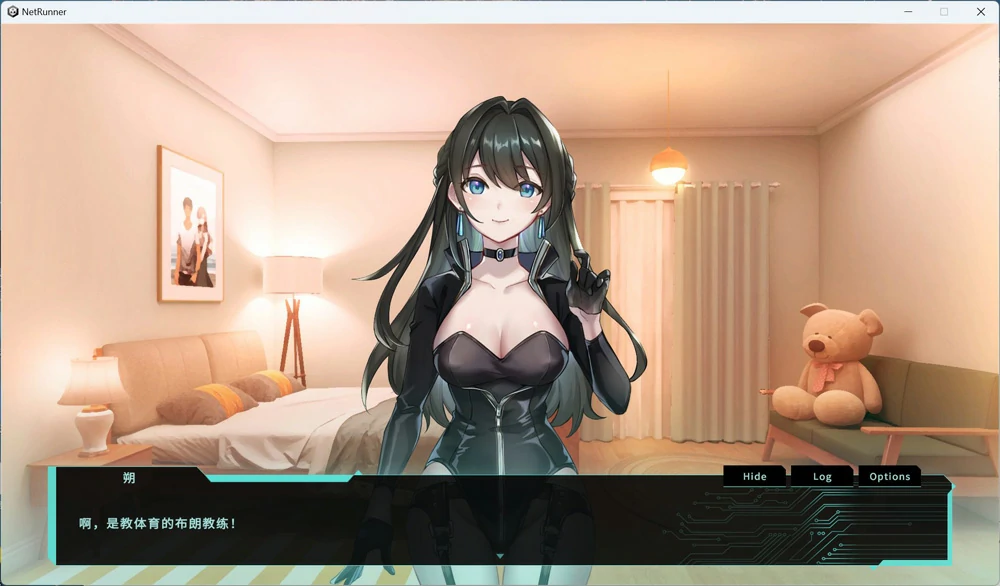Viewport: 1000px width, 586px height.
Task: Minimize the NetRunner window
Action: click(908, 12)
